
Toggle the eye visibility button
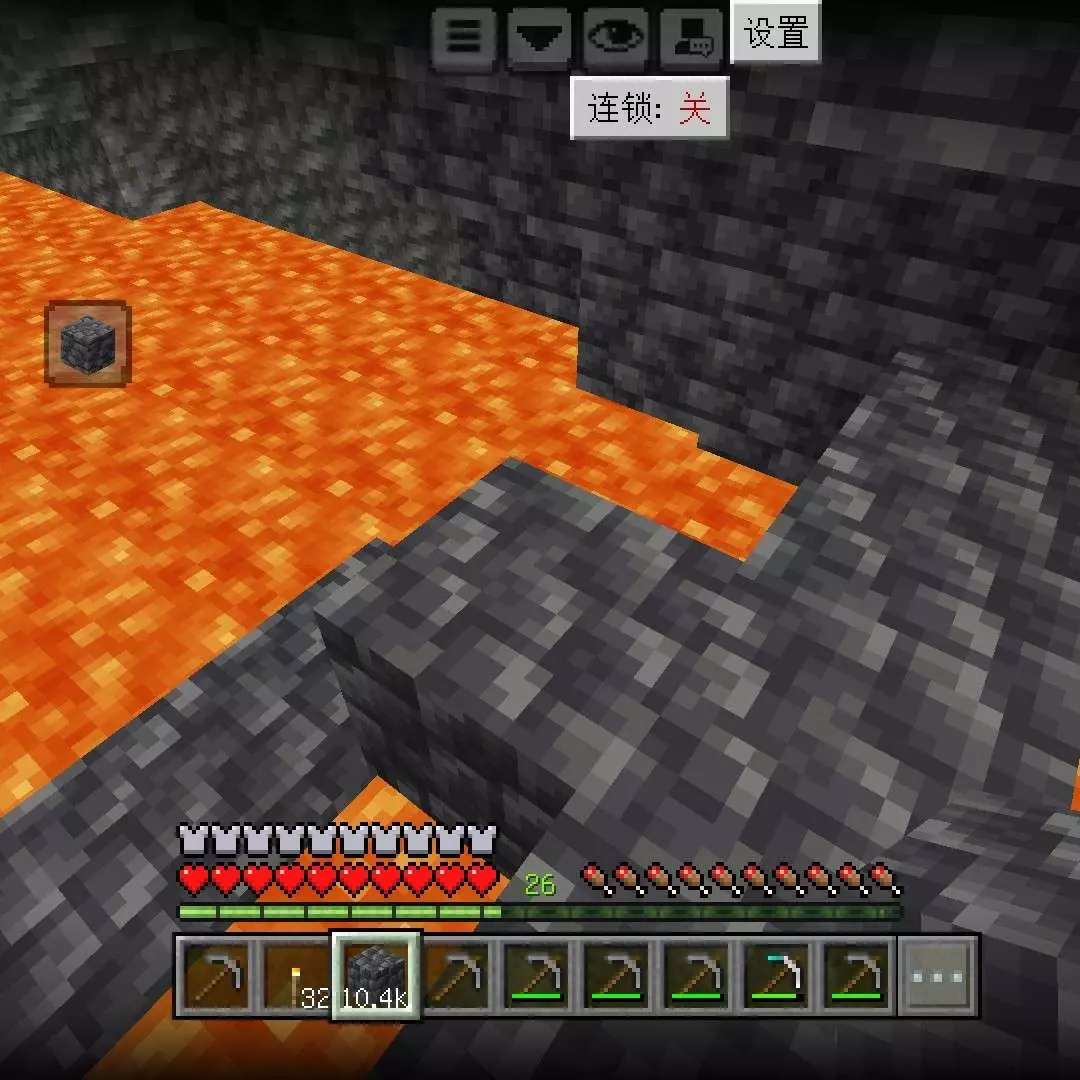coord(617,37)
